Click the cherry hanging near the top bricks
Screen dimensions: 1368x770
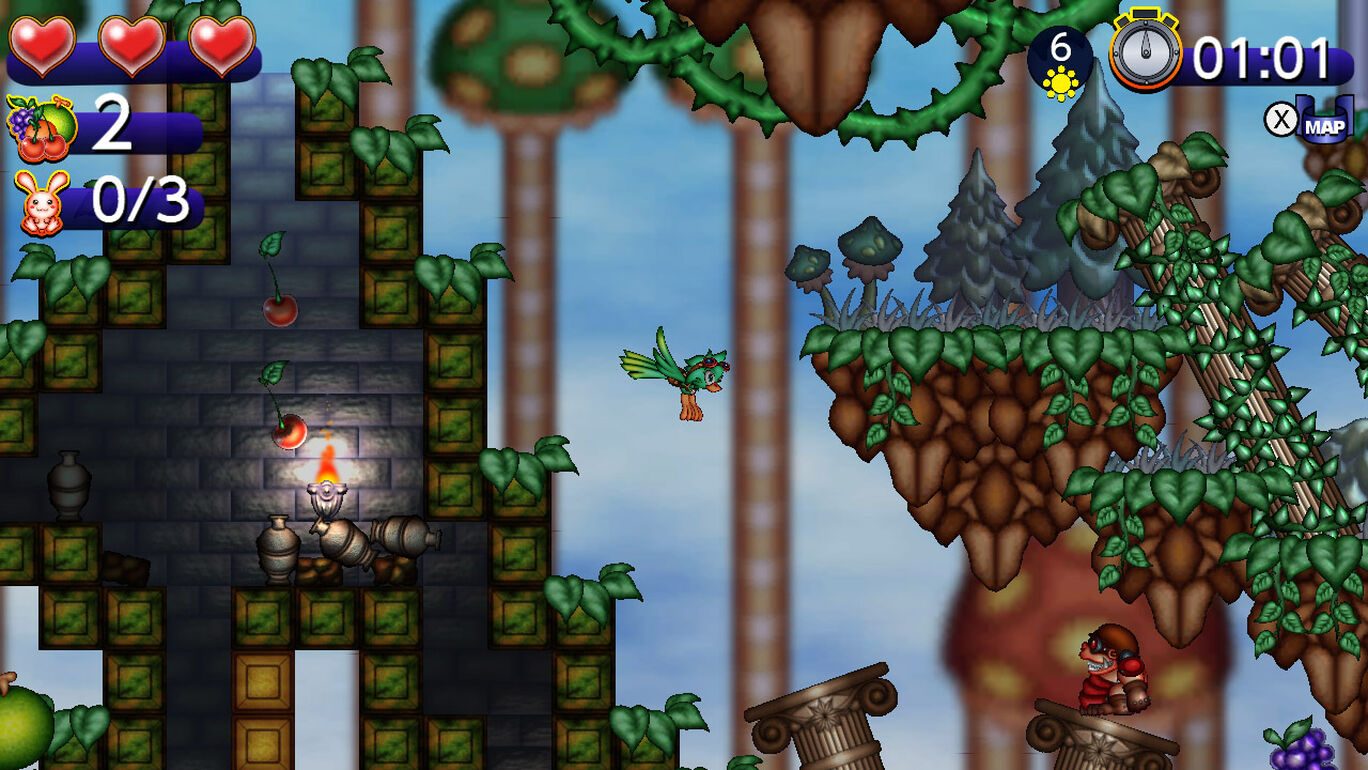pos(280,310)
